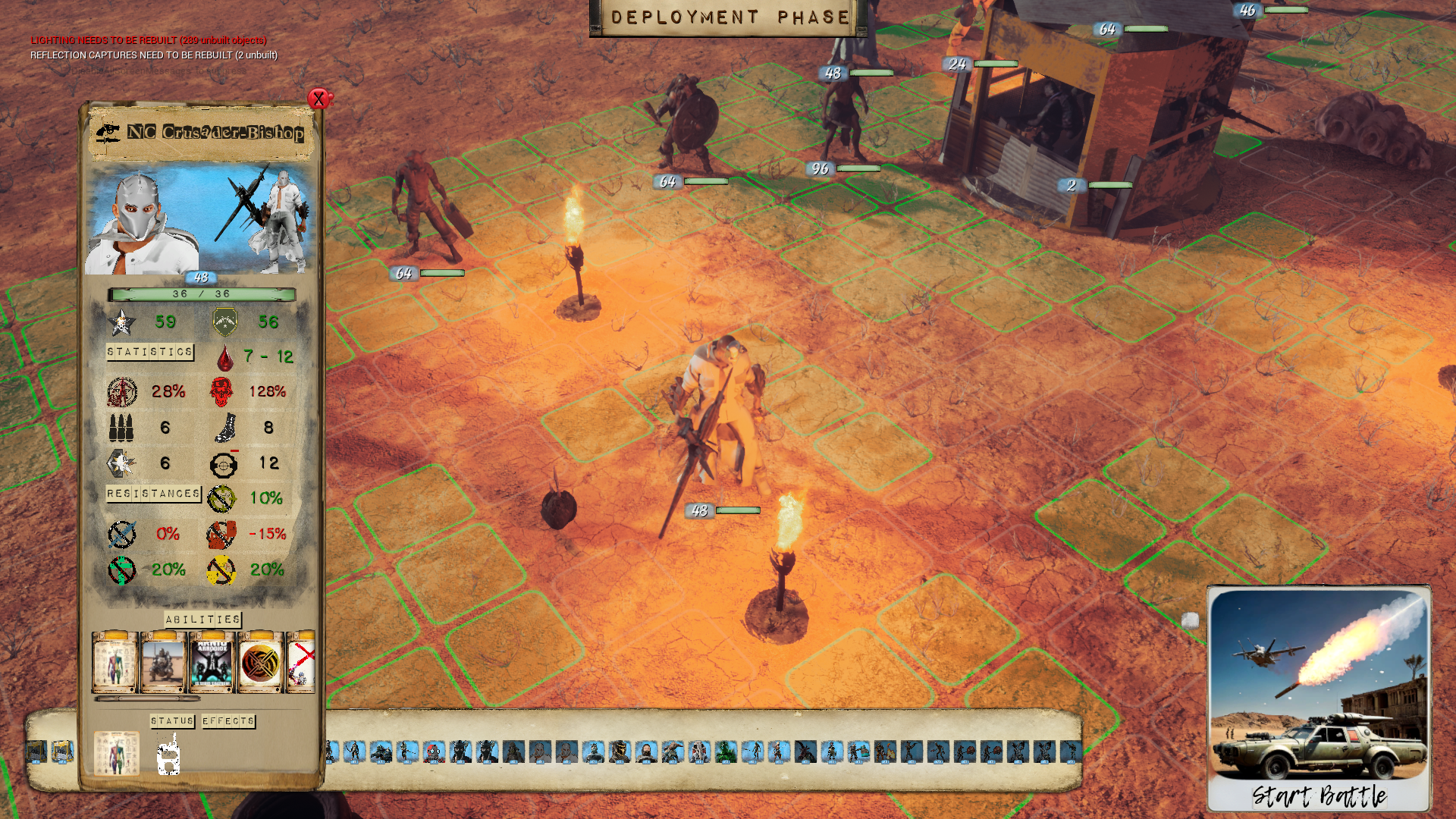Select the anatomy chart ability card

tap(115, 663)
